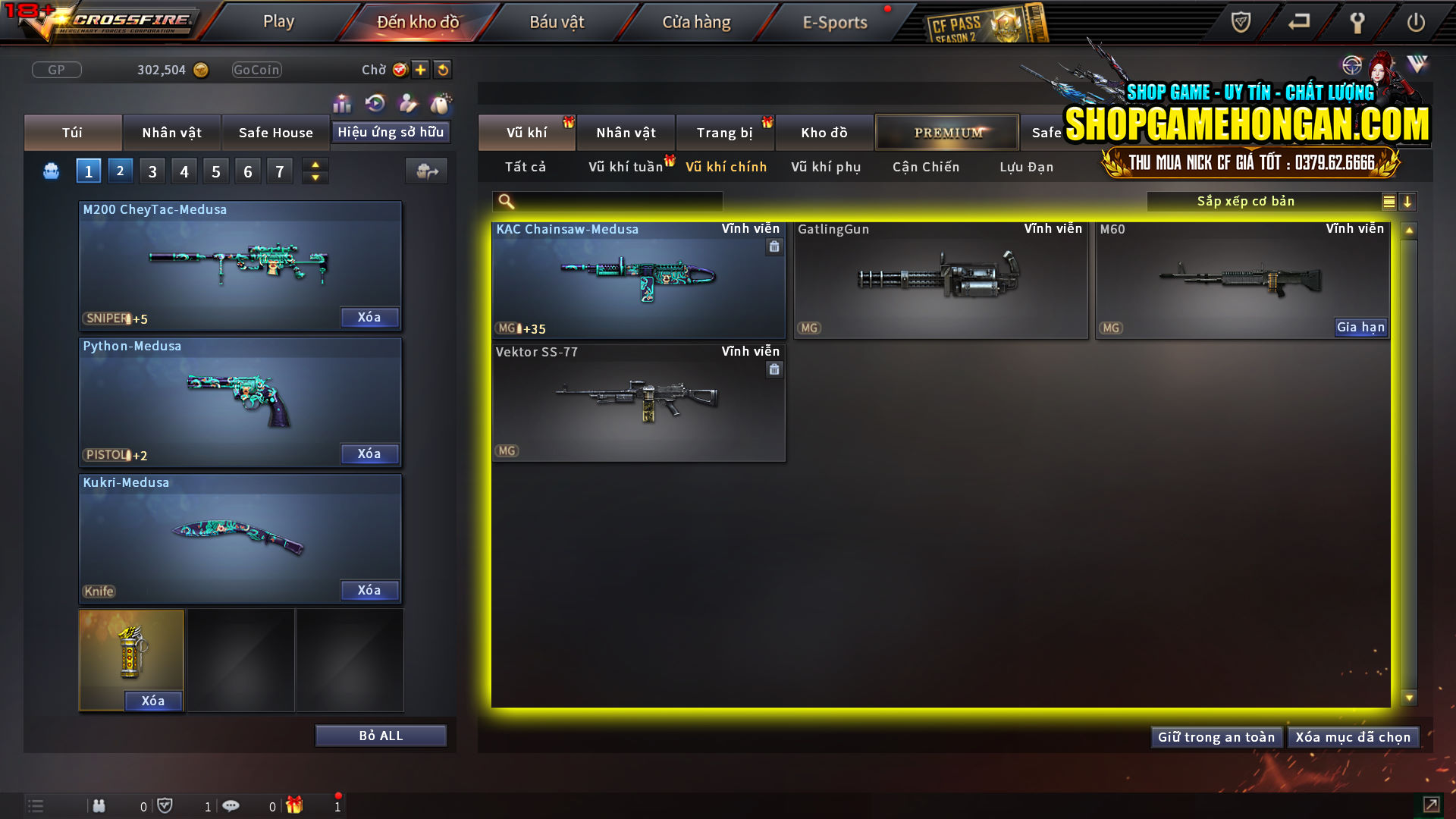Click the page-up arrow beside inventory page numbers
Viewport: 1456px width, 819px height.
(315, 165)
